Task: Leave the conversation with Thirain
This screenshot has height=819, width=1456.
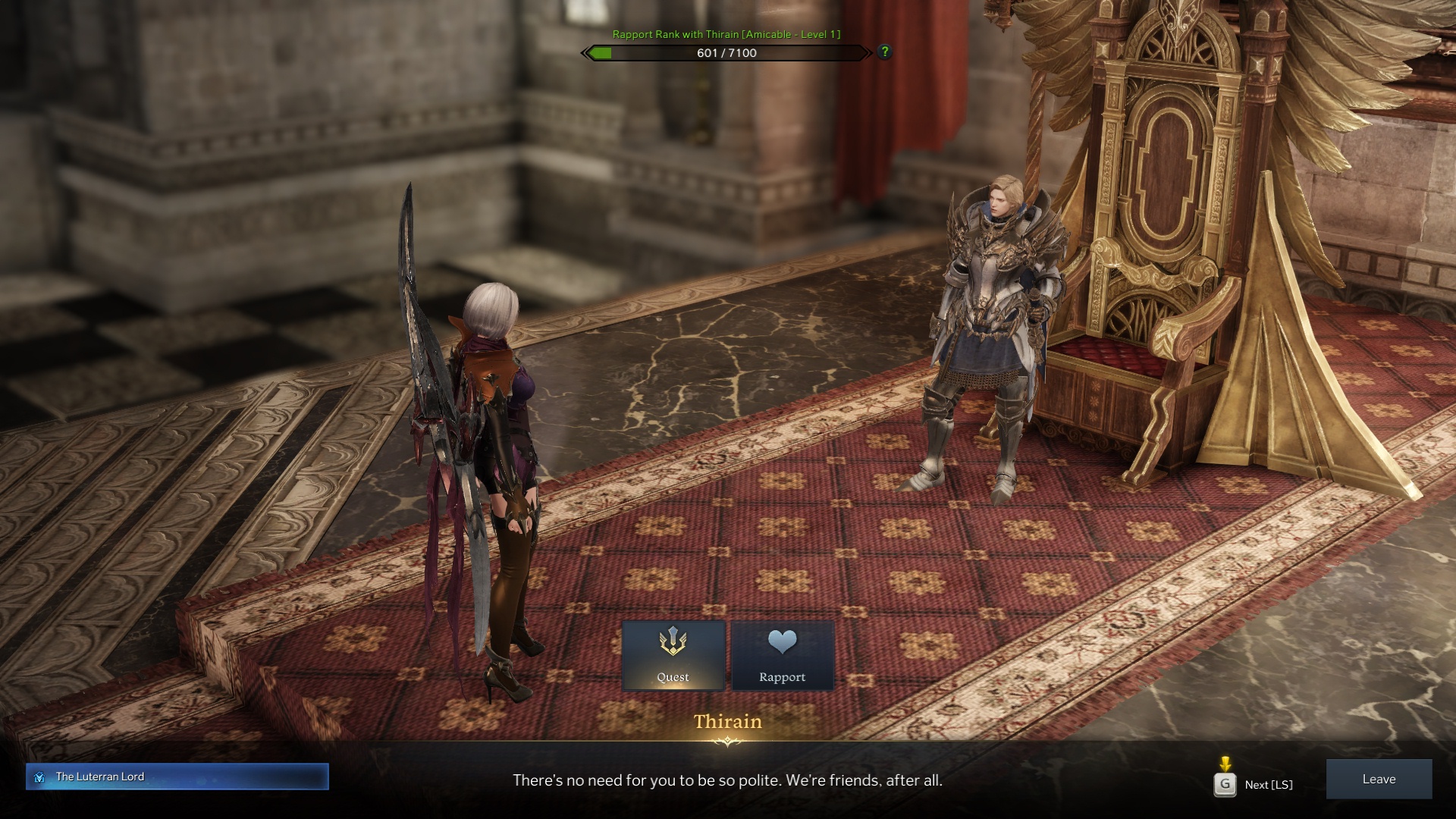Action: click(1378, 779)
